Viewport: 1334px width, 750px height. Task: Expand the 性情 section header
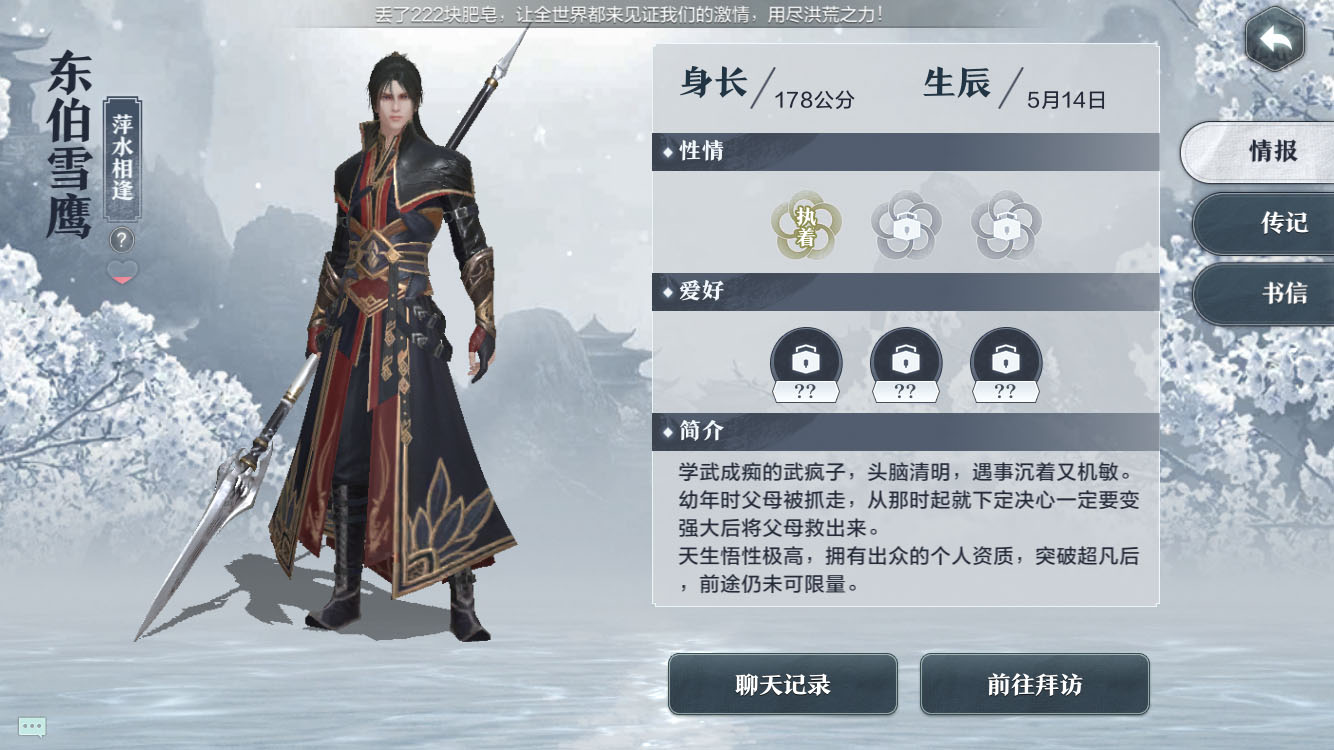[905, 152]
